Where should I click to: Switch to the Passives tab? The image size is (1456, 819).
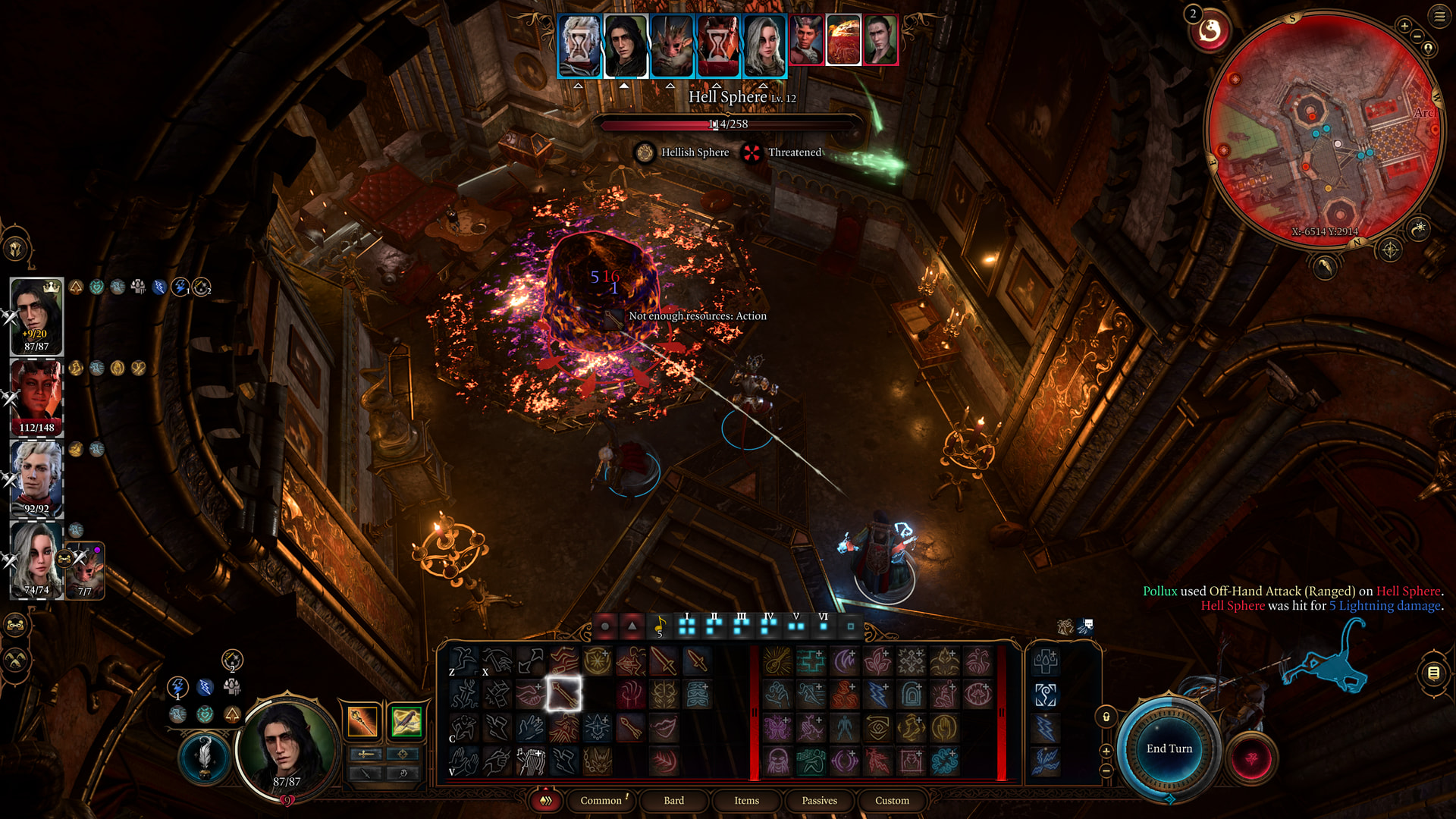tap(819, 800)
